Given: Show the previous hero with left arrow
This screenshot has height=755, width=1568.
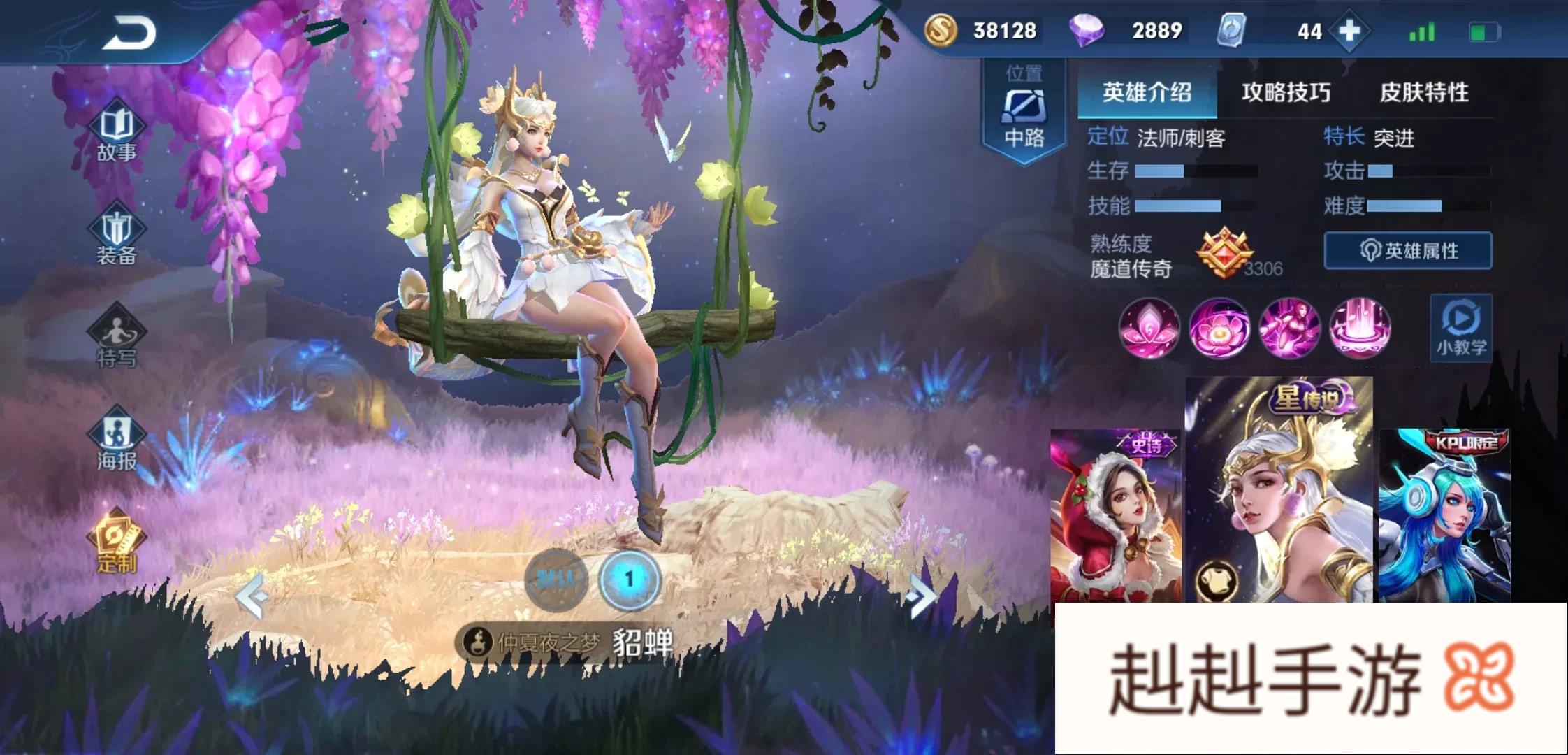Looking at the screenshot, I should 253,596.
